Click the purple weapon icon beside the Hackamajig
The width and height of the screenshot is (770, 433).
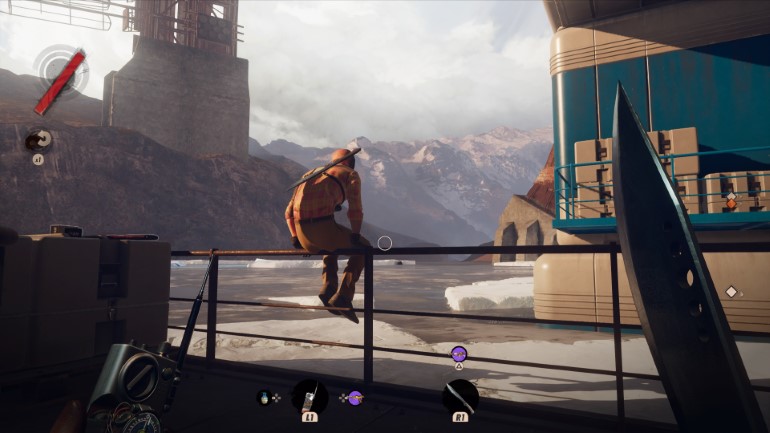coord(355,397)
